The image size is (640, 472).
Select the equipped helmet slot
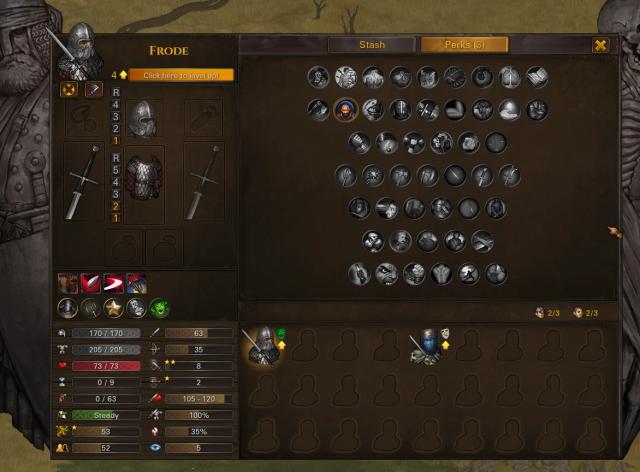(x=143, y=118)
